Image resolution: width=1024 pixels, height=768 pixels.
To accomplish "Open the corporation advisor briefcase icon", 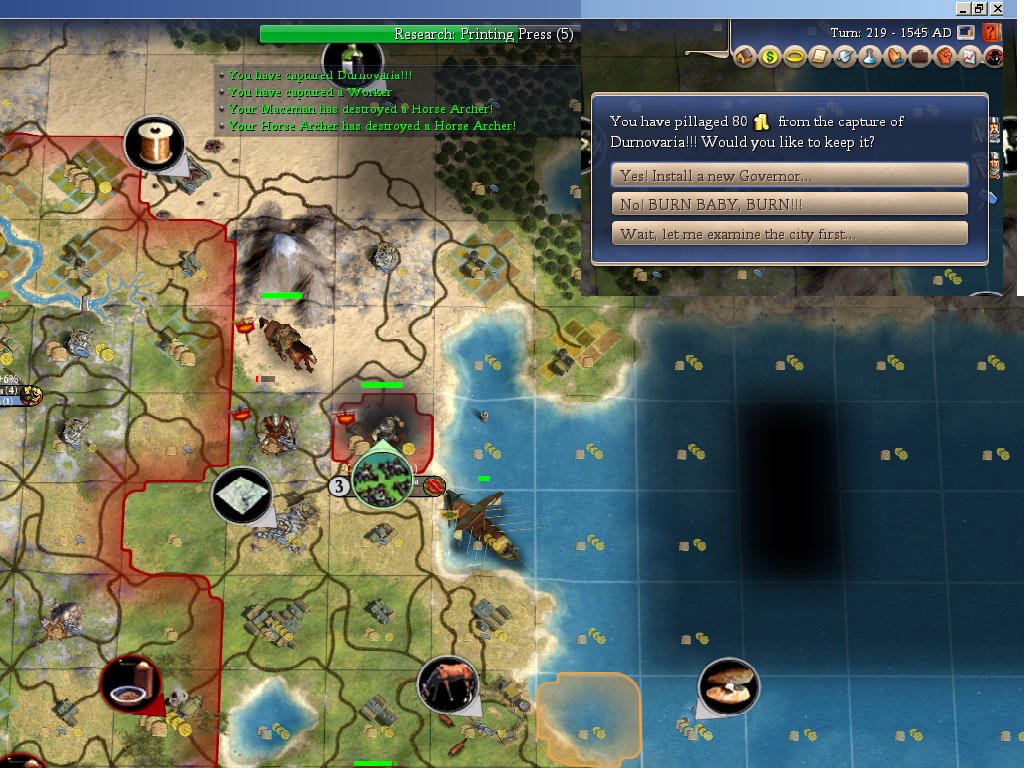I will (x=920, y=57).
